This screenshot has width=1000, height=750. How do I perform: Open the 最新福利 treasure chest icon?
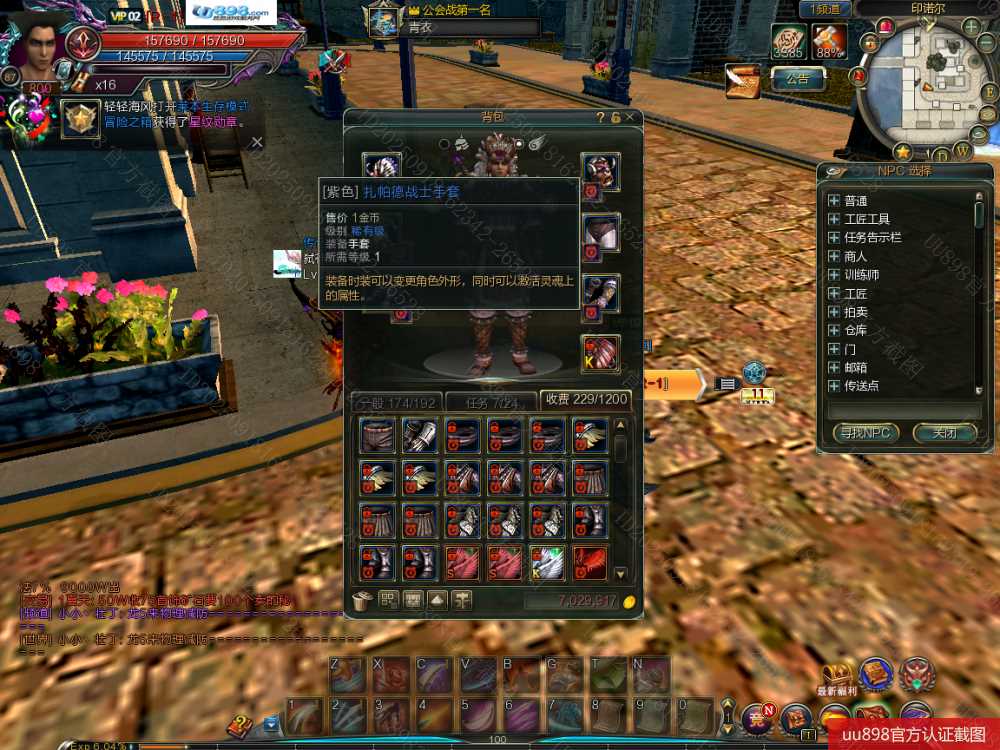836,675
